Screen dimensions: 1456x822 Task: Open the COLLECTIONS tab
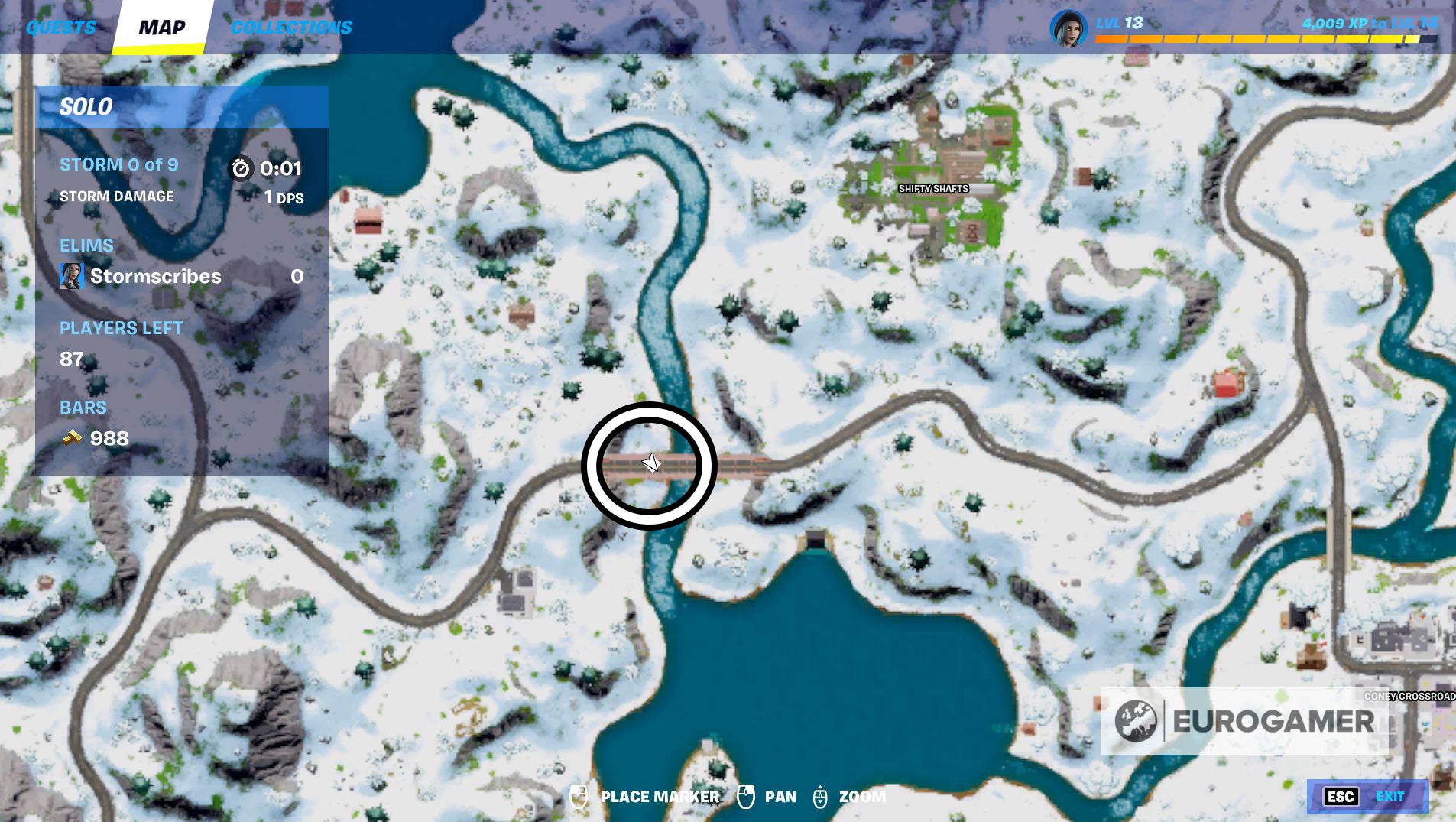pyautogui.click(x=291, y=28)
